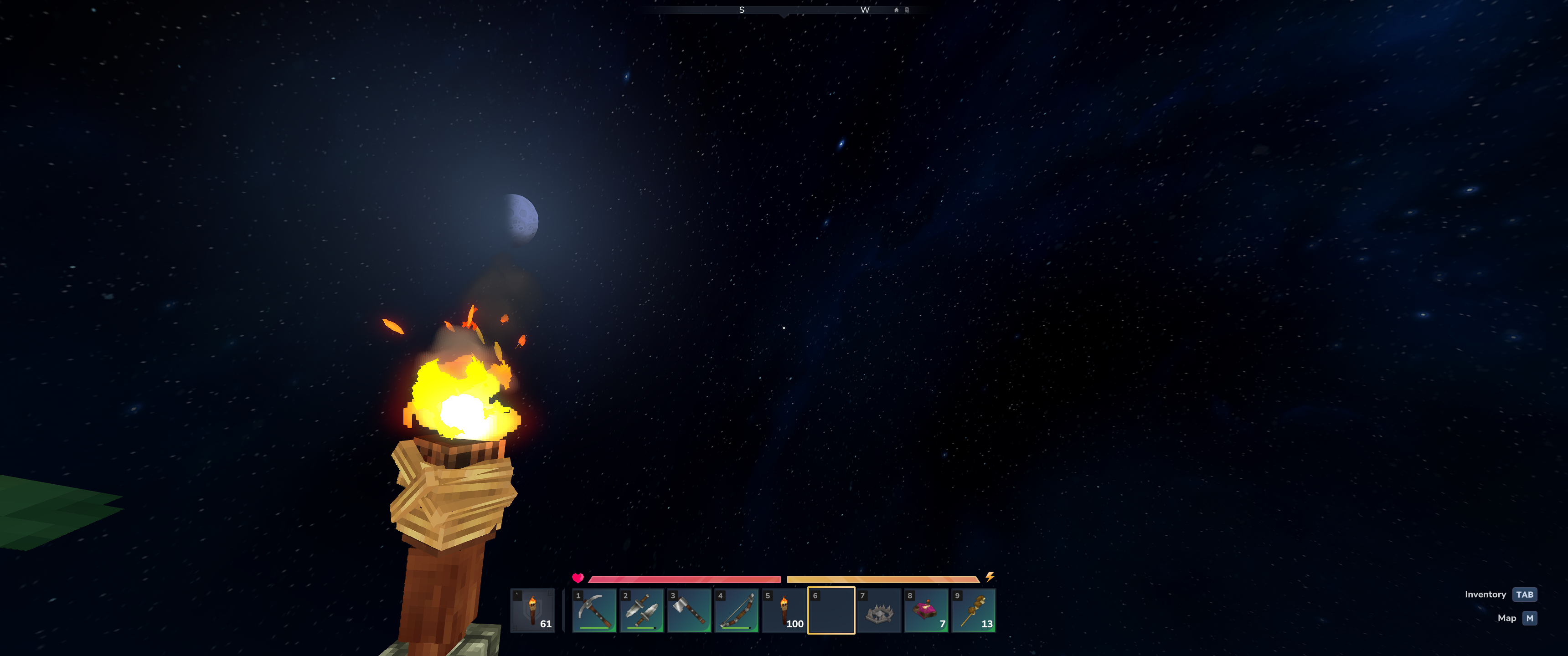Viewport: 1568px width, 656px height.
Task: Select the bow in hotbar slot 4
Action: [x=737, y=610]
